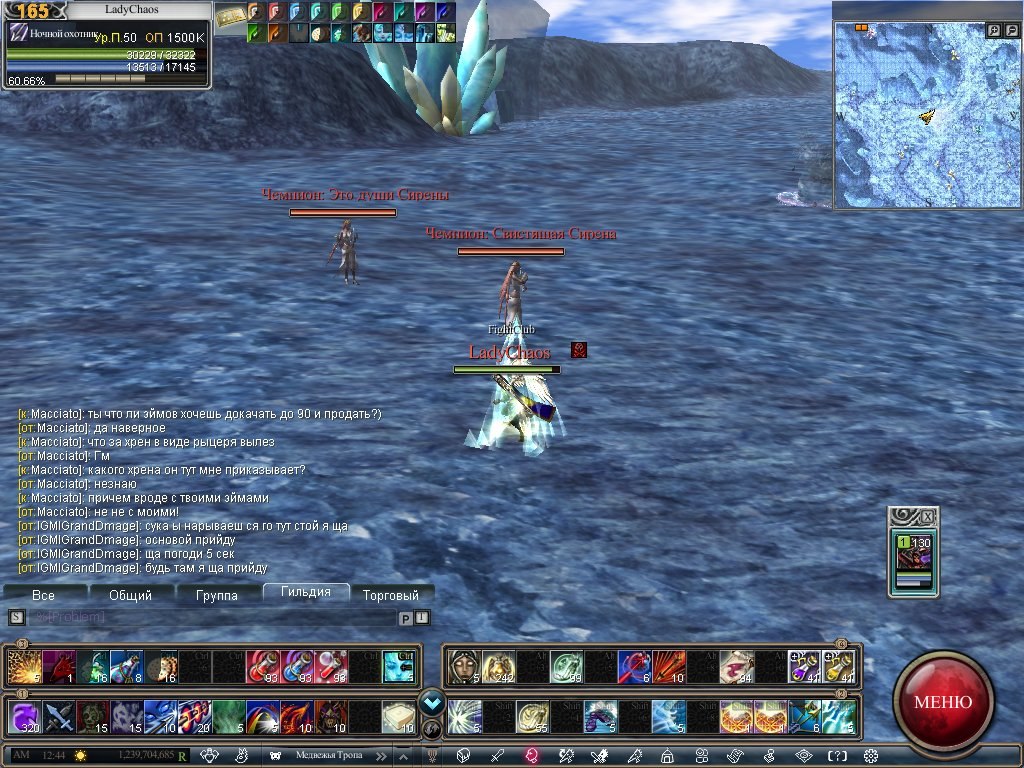Image resolution: width=1024 pixels, height=768 pixels.
Task: Select the Общий chat tab
Action: (x=130, y=595)
